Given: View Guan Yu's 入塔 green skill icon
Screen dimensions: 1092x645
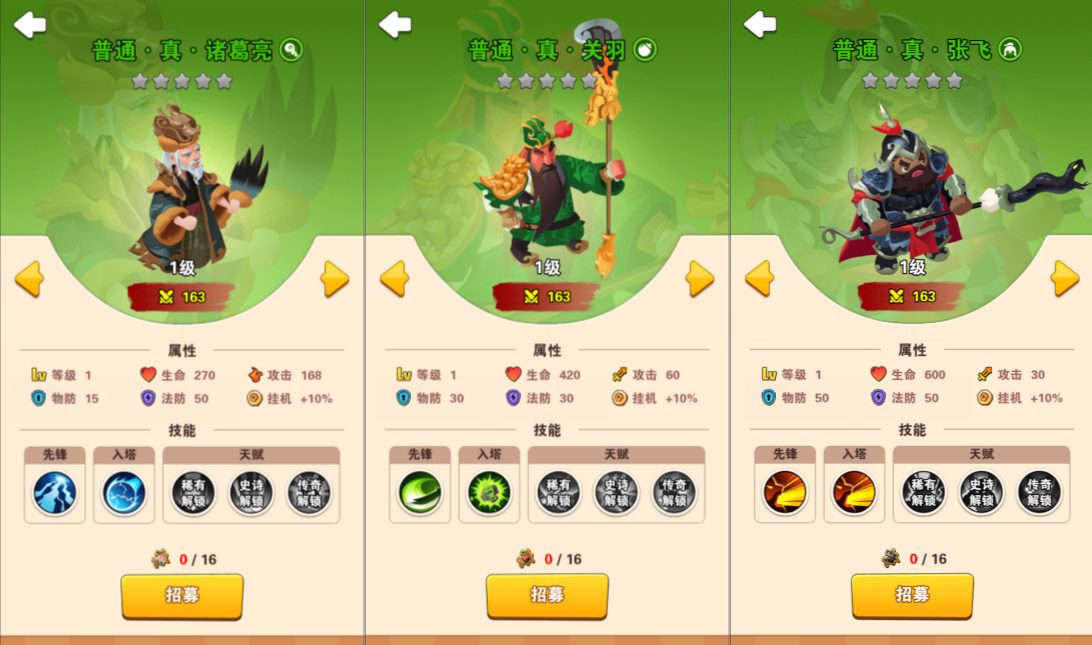Looking at the screenshot, I should point(489,493).
